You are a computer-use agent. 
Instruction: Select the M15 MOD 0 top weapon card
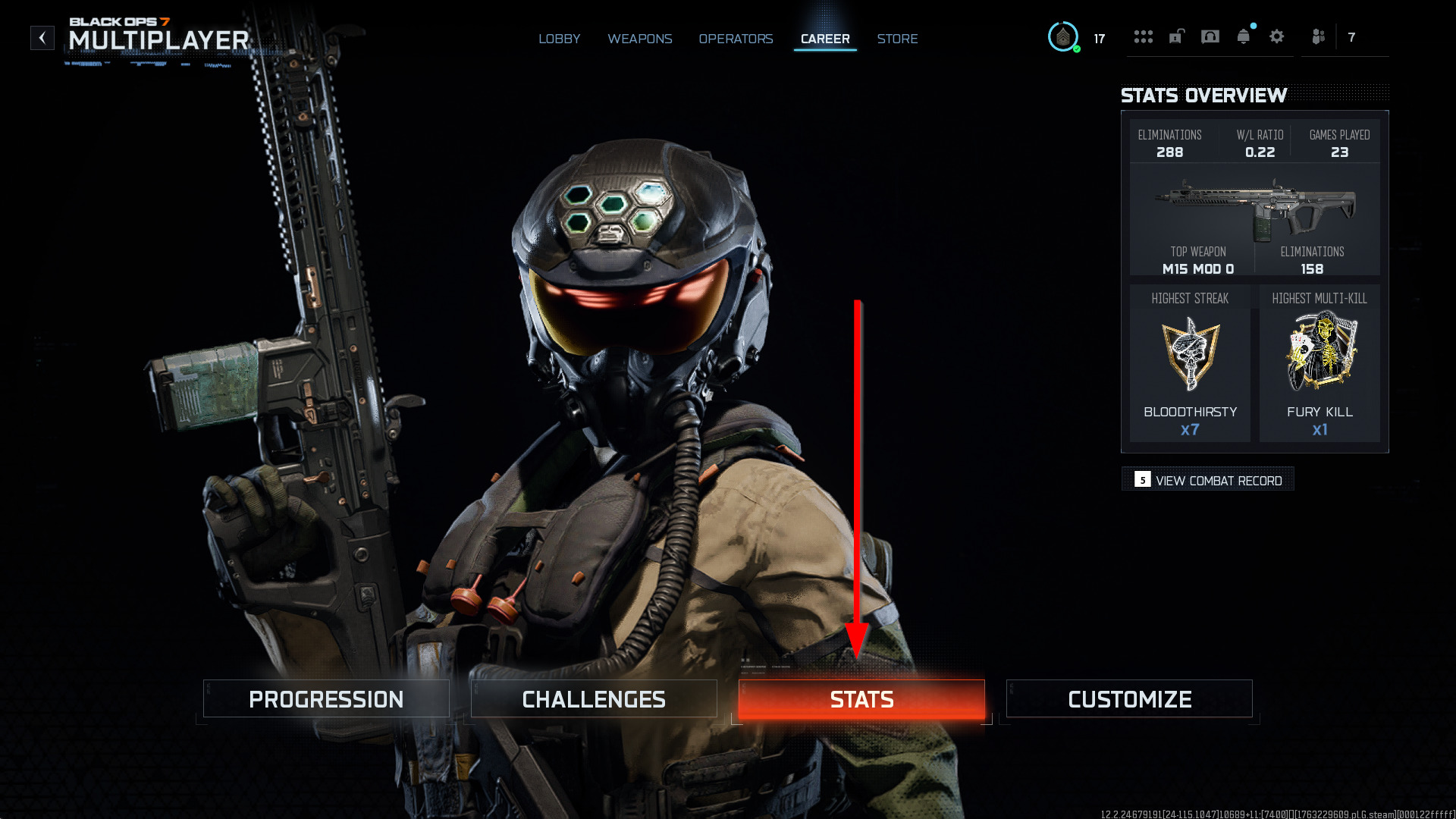pyautogui.click(x=1254, y=220)
